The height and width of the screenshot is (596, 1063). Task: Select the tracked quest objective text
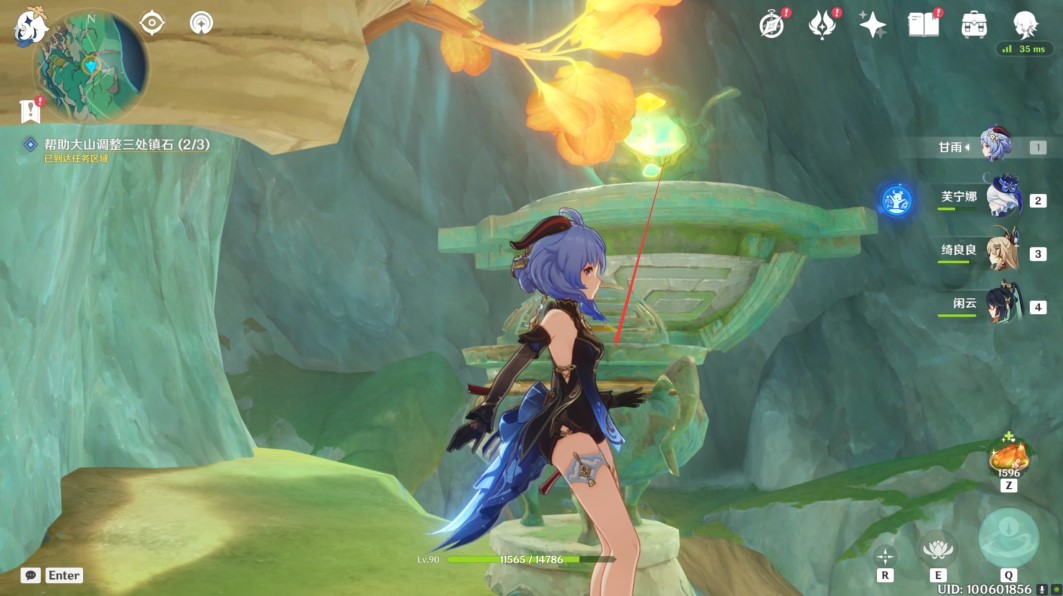pos(126,145)
